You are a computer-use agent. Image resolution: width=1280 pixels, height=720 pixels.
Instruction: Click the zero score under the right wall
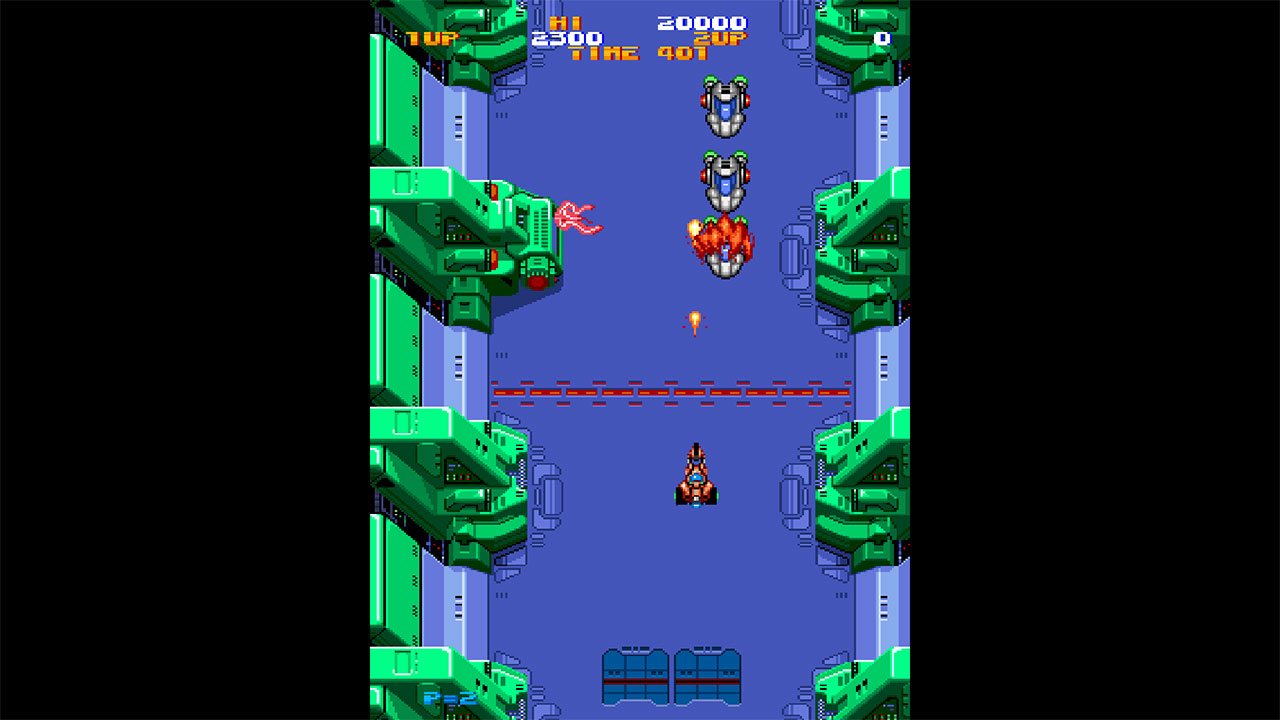click(x=880, y=38)
